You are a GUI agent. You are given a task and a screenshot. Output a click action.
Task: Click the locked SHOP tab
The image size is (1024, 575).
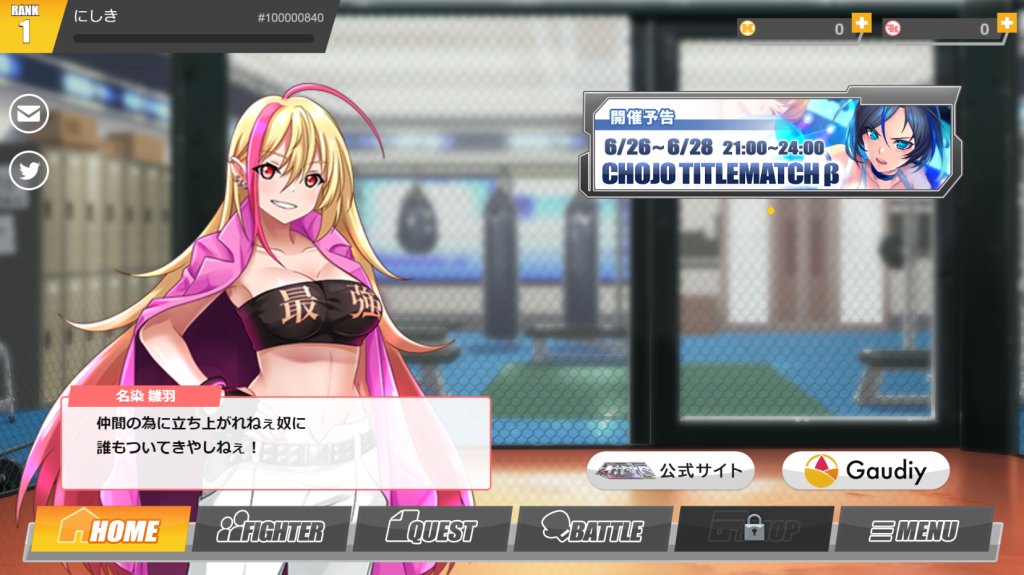pos(754,529)
